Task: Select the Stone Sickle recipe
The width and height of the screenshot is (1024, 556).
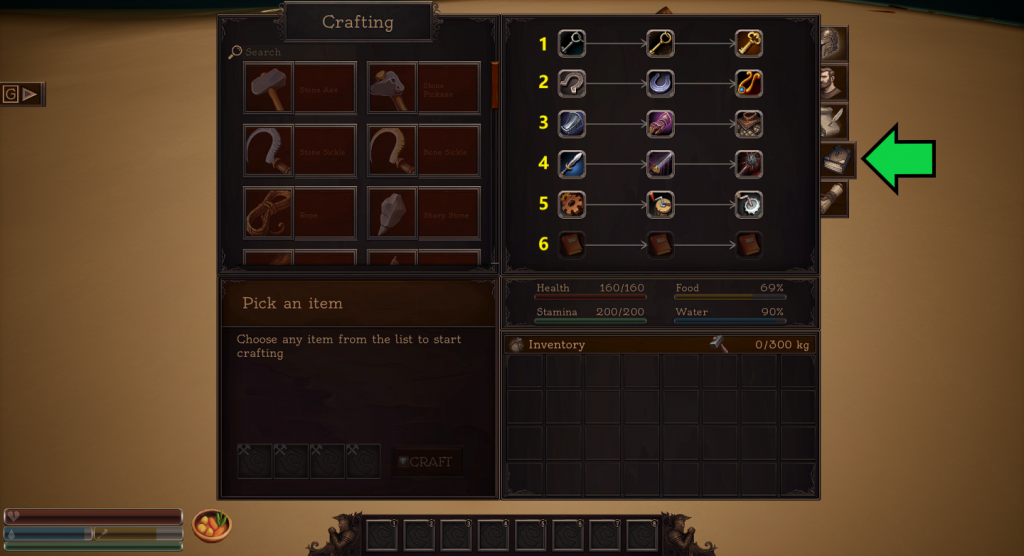Action: [299, 152]
